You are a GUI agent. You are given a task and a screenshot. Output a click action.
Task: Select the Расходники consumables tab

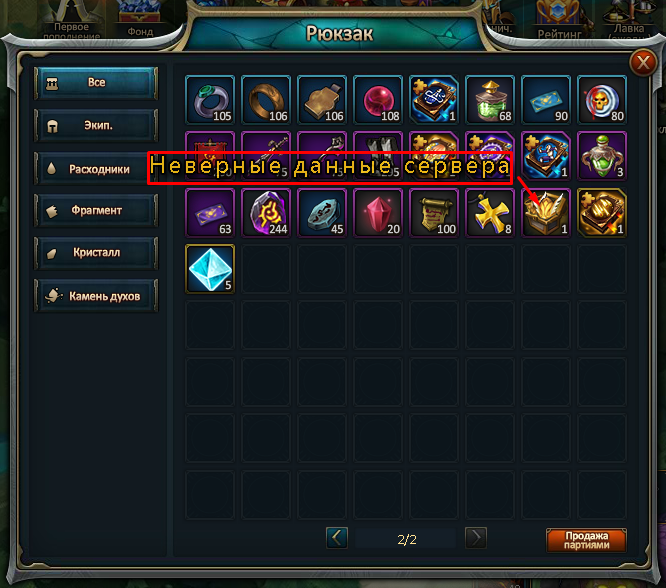(x=96, y=170)
